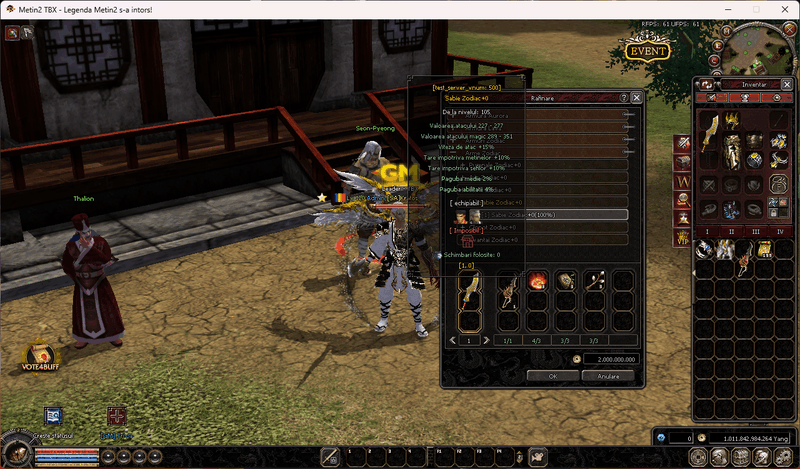The width and height of the screenshot is (800, 469).
Task: Click the Creste statusul blue icon
Action: (x=53, y=415)
